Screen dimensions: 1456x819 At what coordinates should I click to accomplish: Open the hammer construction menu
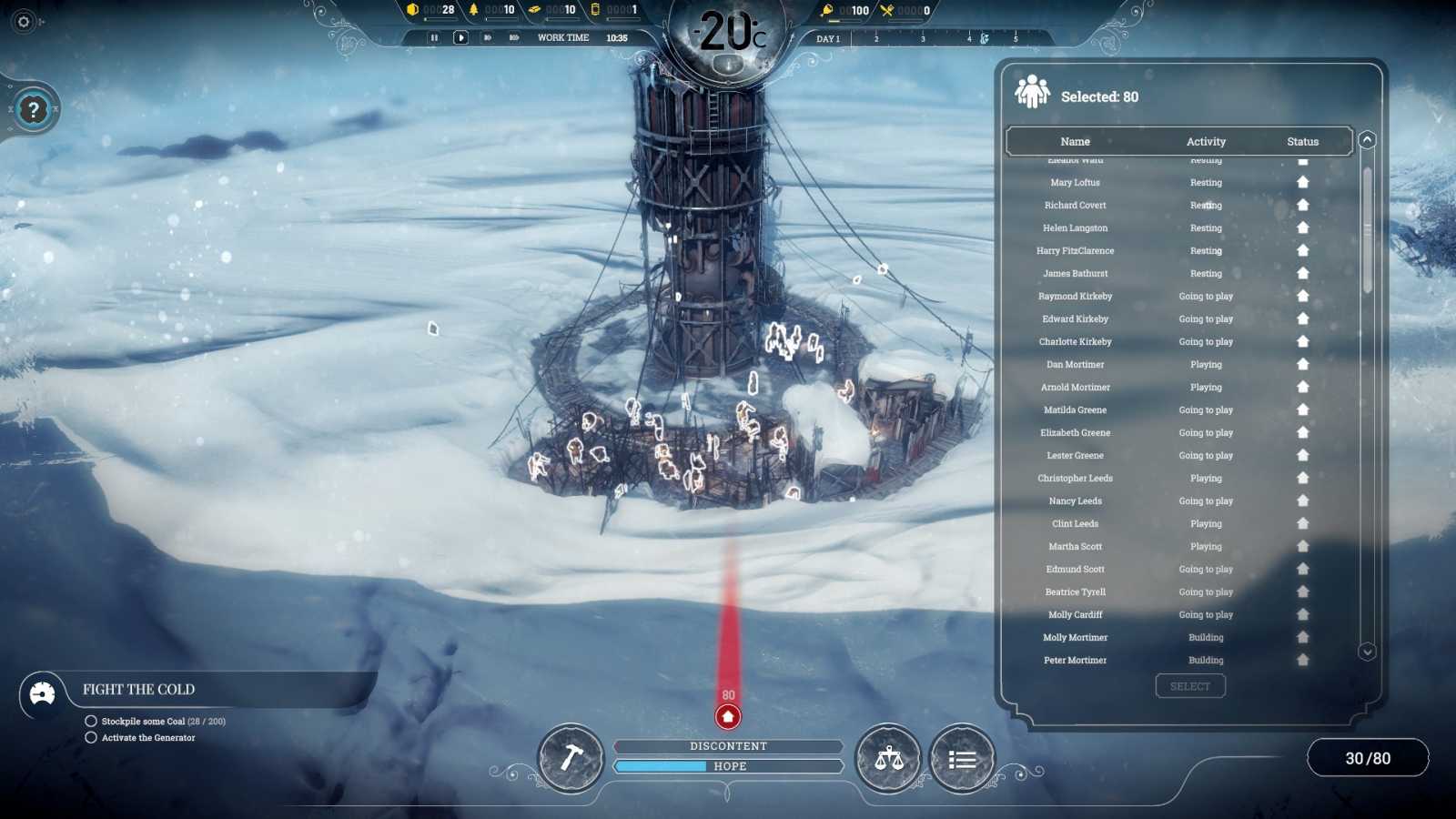(x=571, y=758)
